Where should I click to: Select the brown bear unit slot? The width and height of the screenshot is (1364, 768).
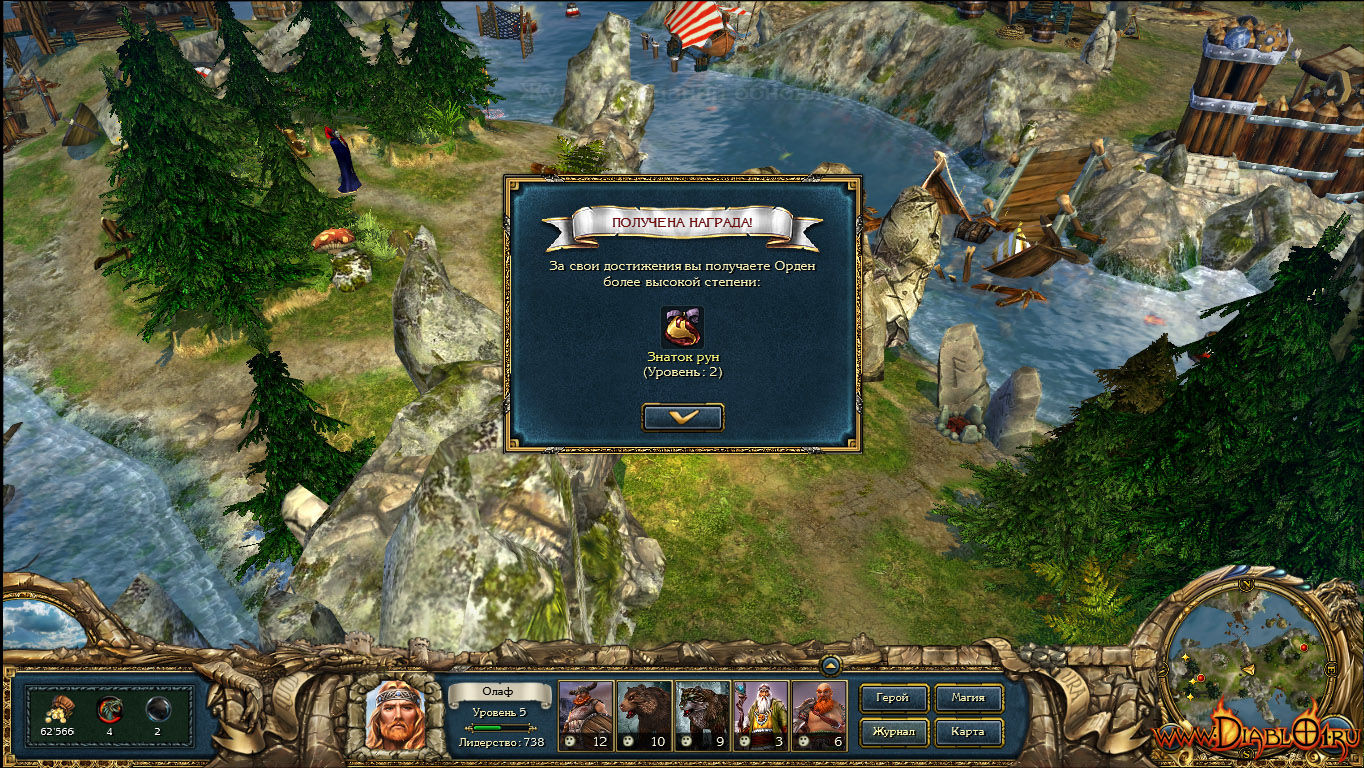(643, 715)
